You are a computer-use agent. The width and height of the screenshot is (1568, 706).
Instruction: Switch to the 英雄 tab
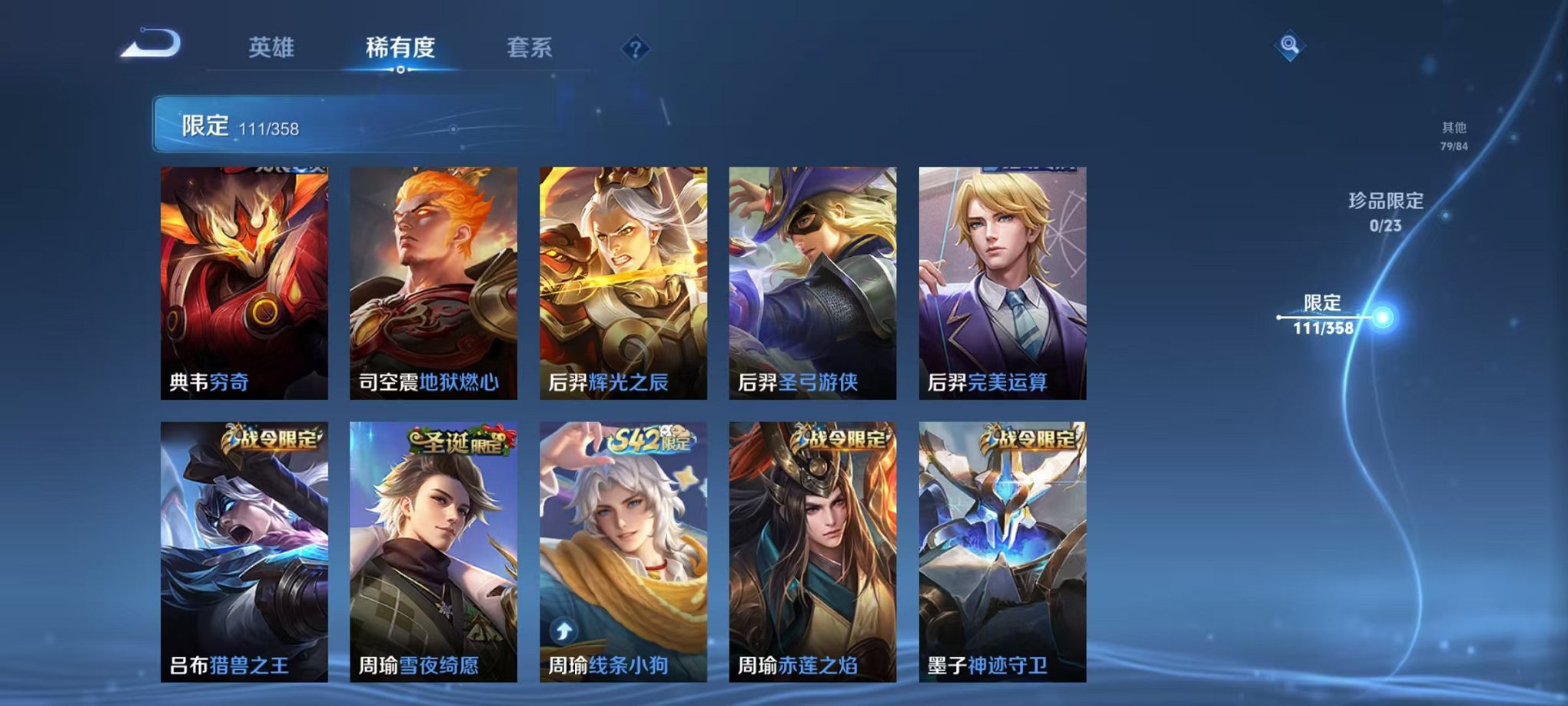271,46
